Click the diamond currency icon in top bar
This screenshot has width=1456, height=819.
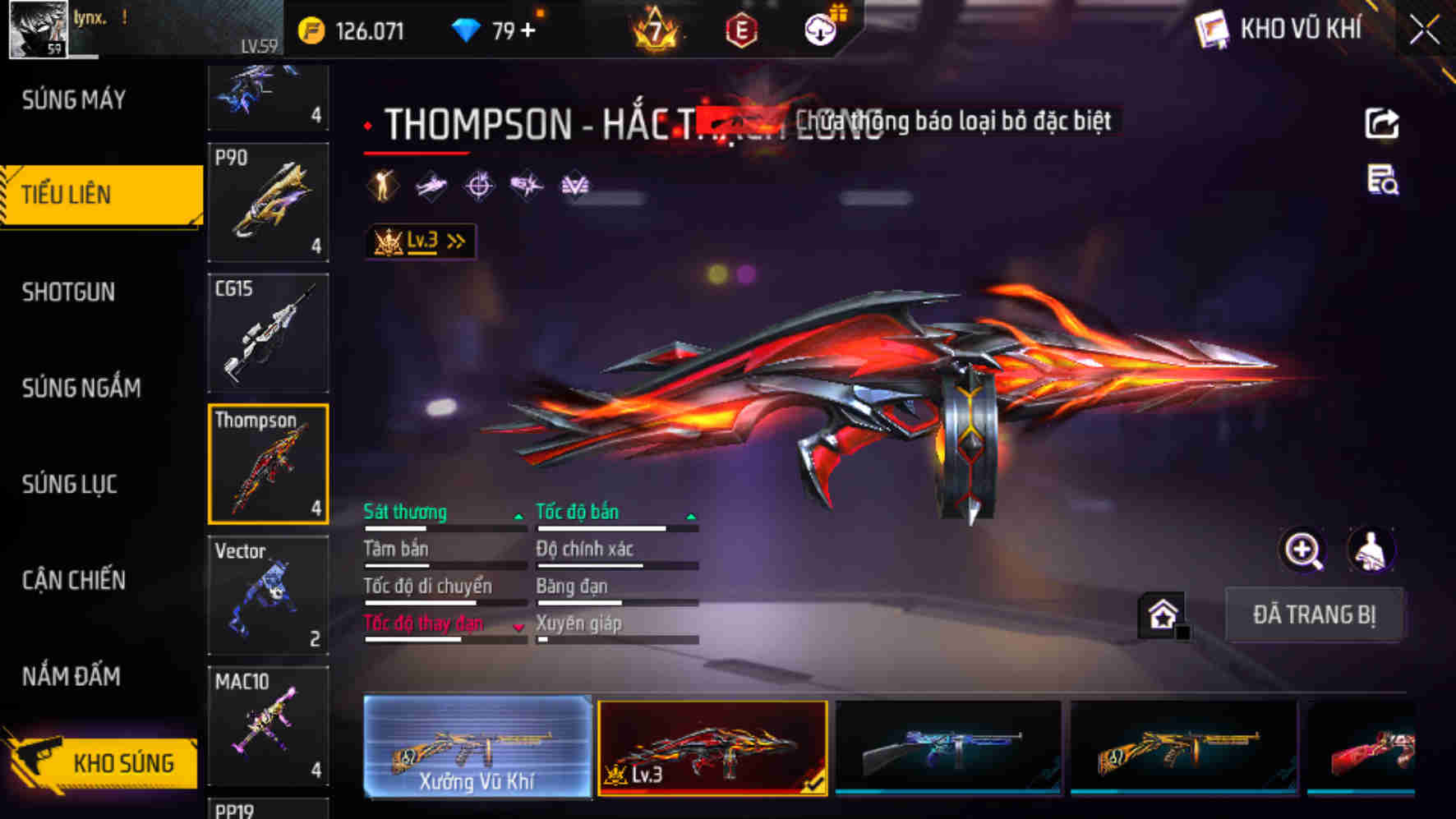pyautogui.click(x=467, y=28)
